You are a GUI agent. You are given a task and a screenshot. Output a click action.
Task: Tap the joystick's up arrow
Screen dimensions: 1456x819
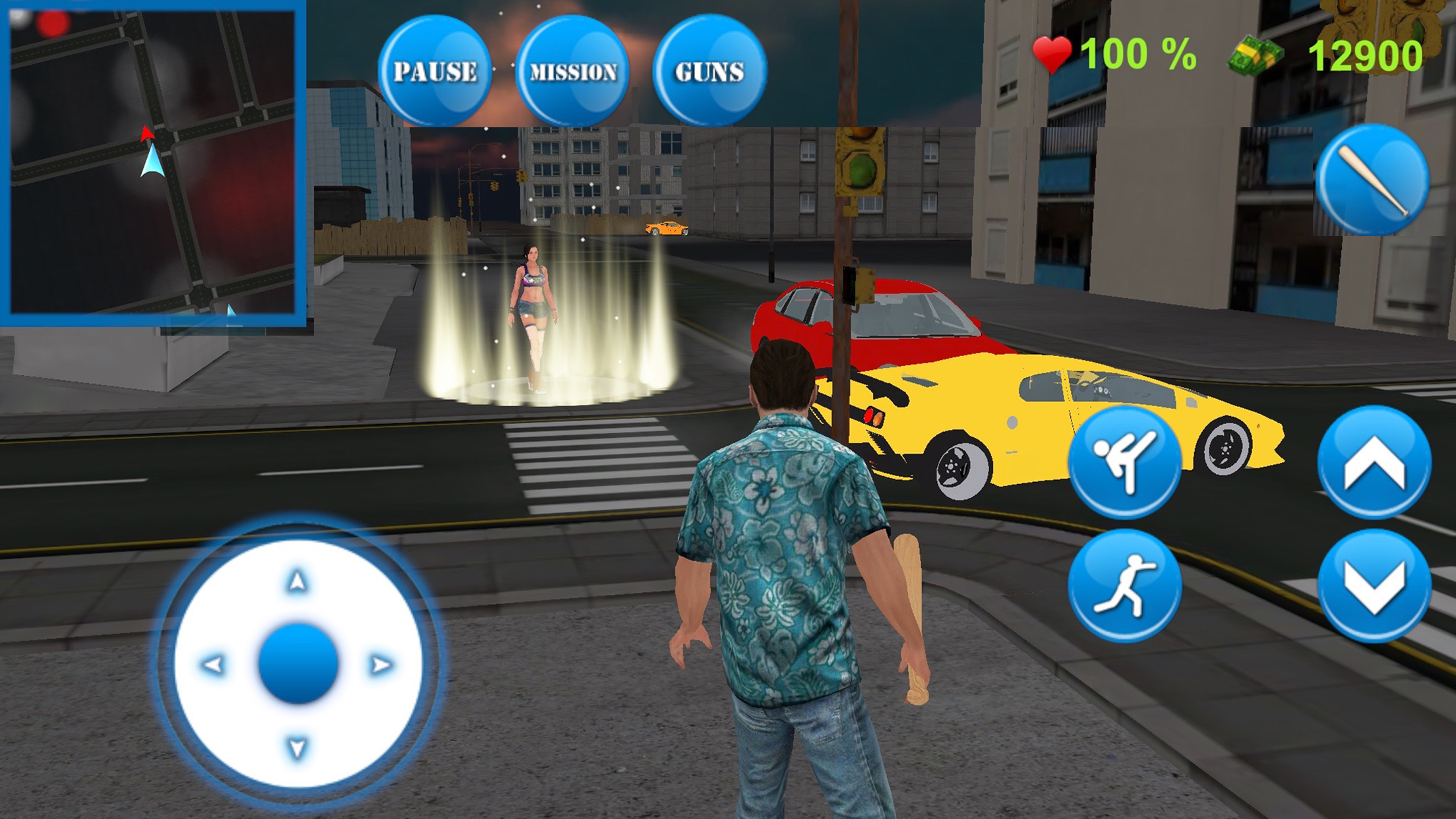point(297,581)
